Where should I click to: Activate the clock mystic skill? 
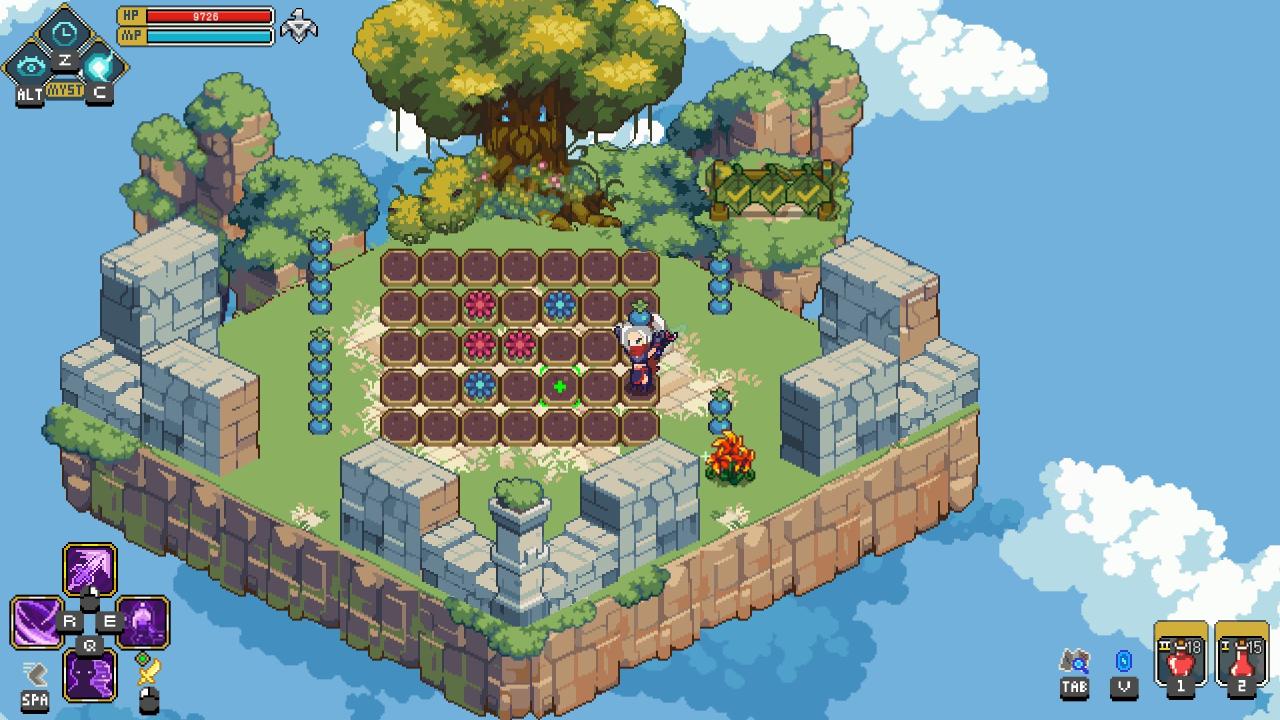65,32
